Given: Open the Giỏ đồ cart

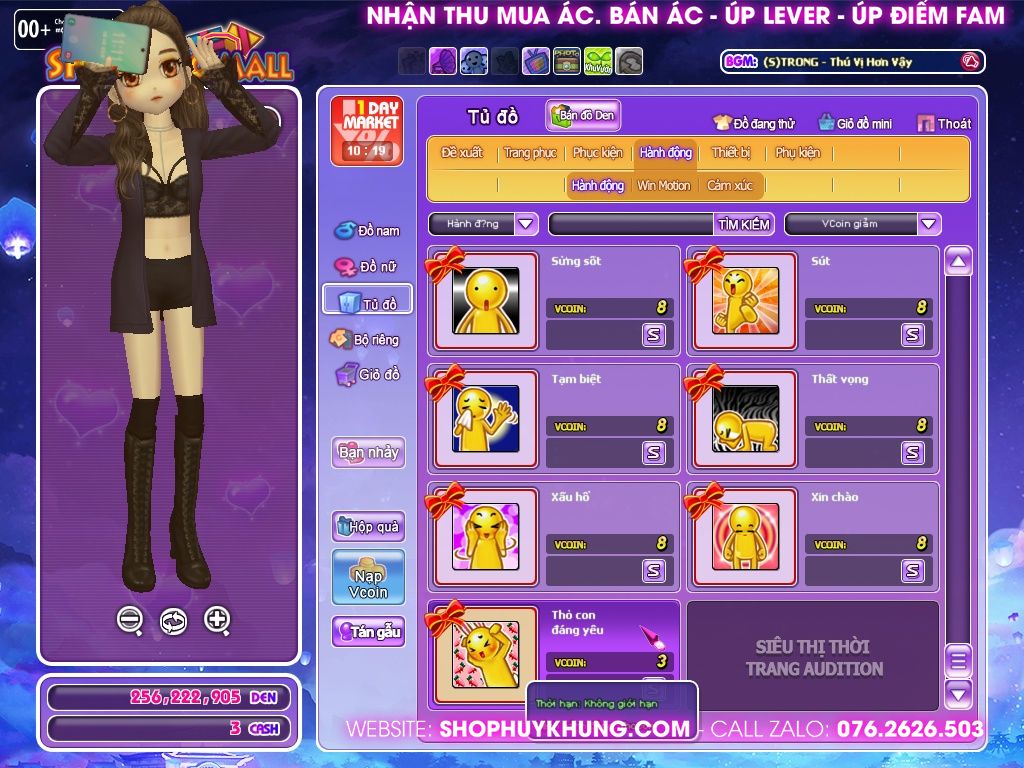Looking at the screenshot, I should [x=367, y=375].
